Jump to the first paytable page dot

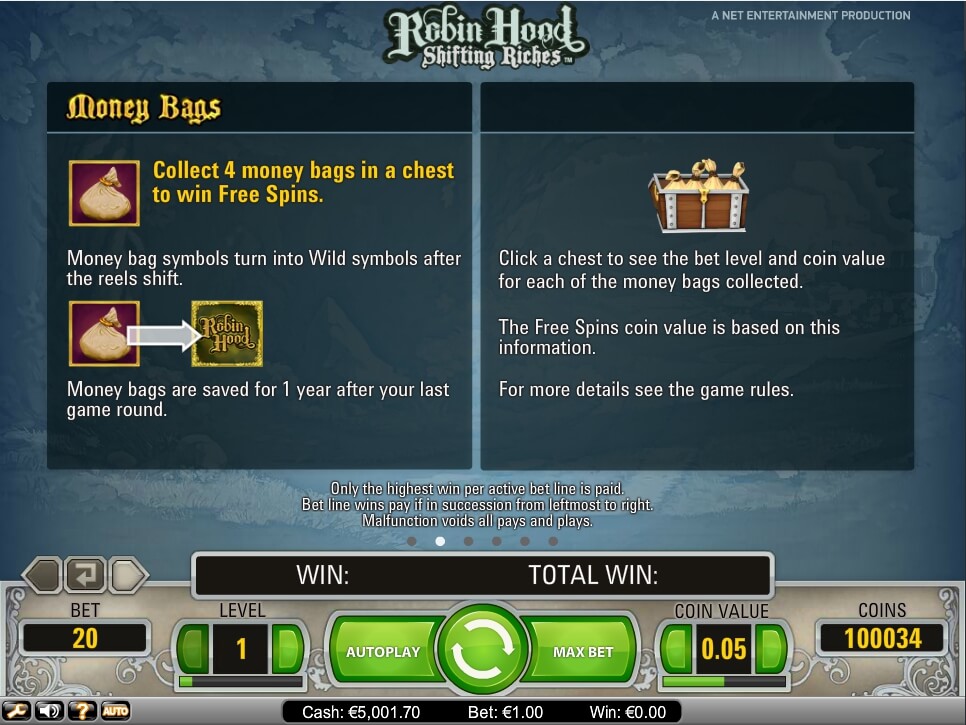pos(412,541)
